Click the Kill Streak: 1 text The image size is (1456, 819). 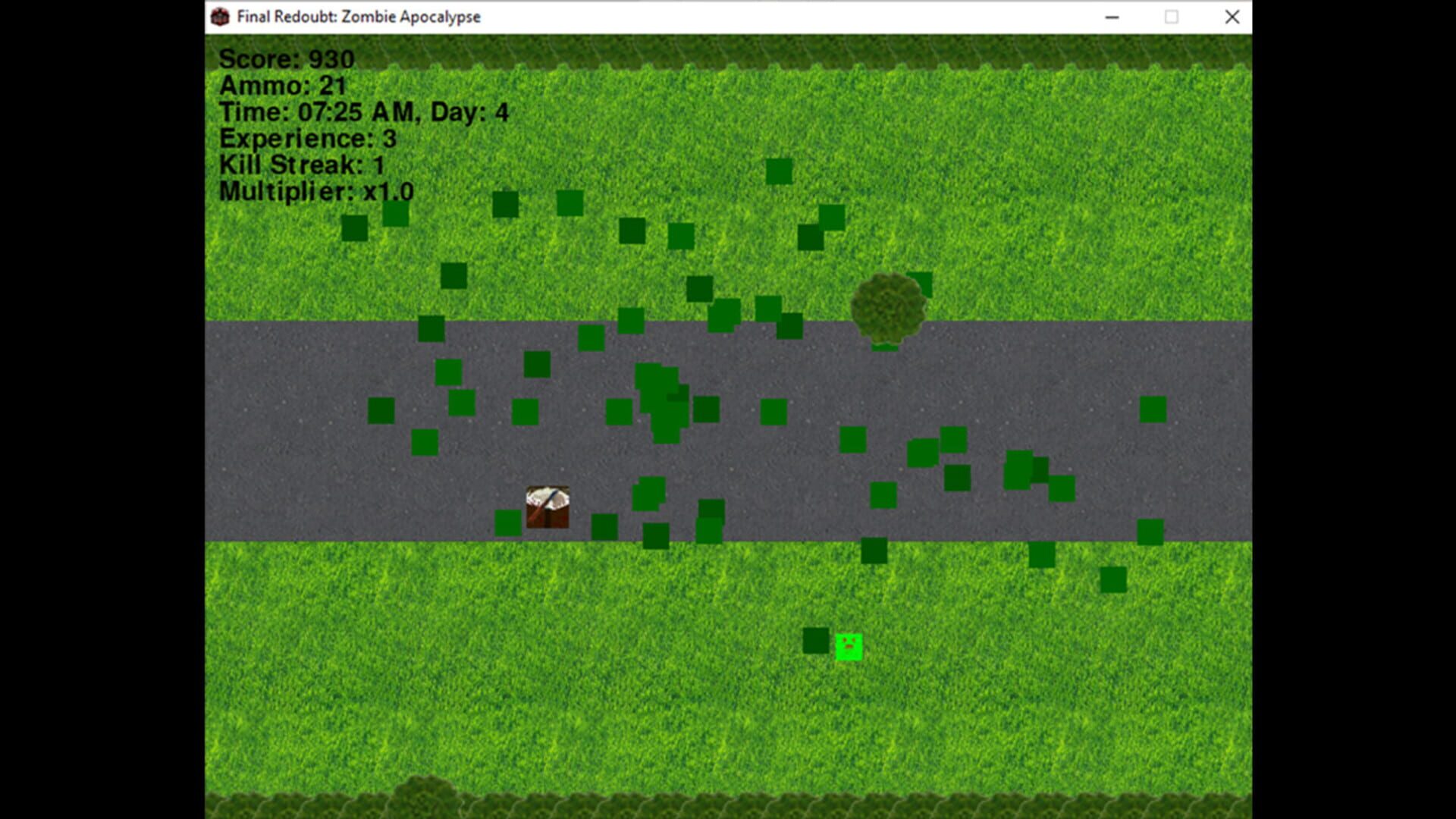pos(301,165)
